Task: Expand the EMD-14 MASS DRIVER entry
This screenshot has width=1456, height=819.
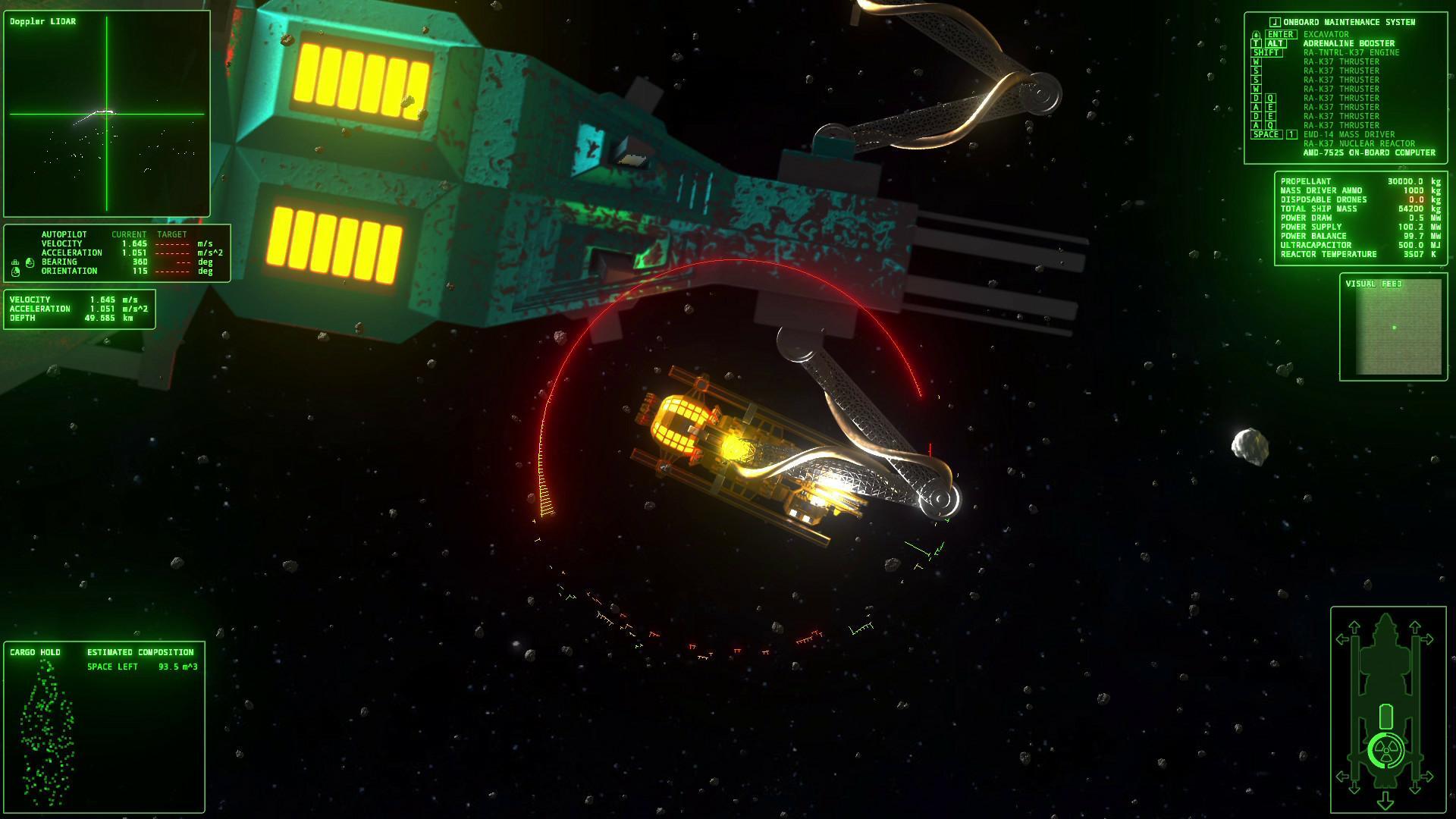Action: pyautogui.click(x=1348, y=134)
